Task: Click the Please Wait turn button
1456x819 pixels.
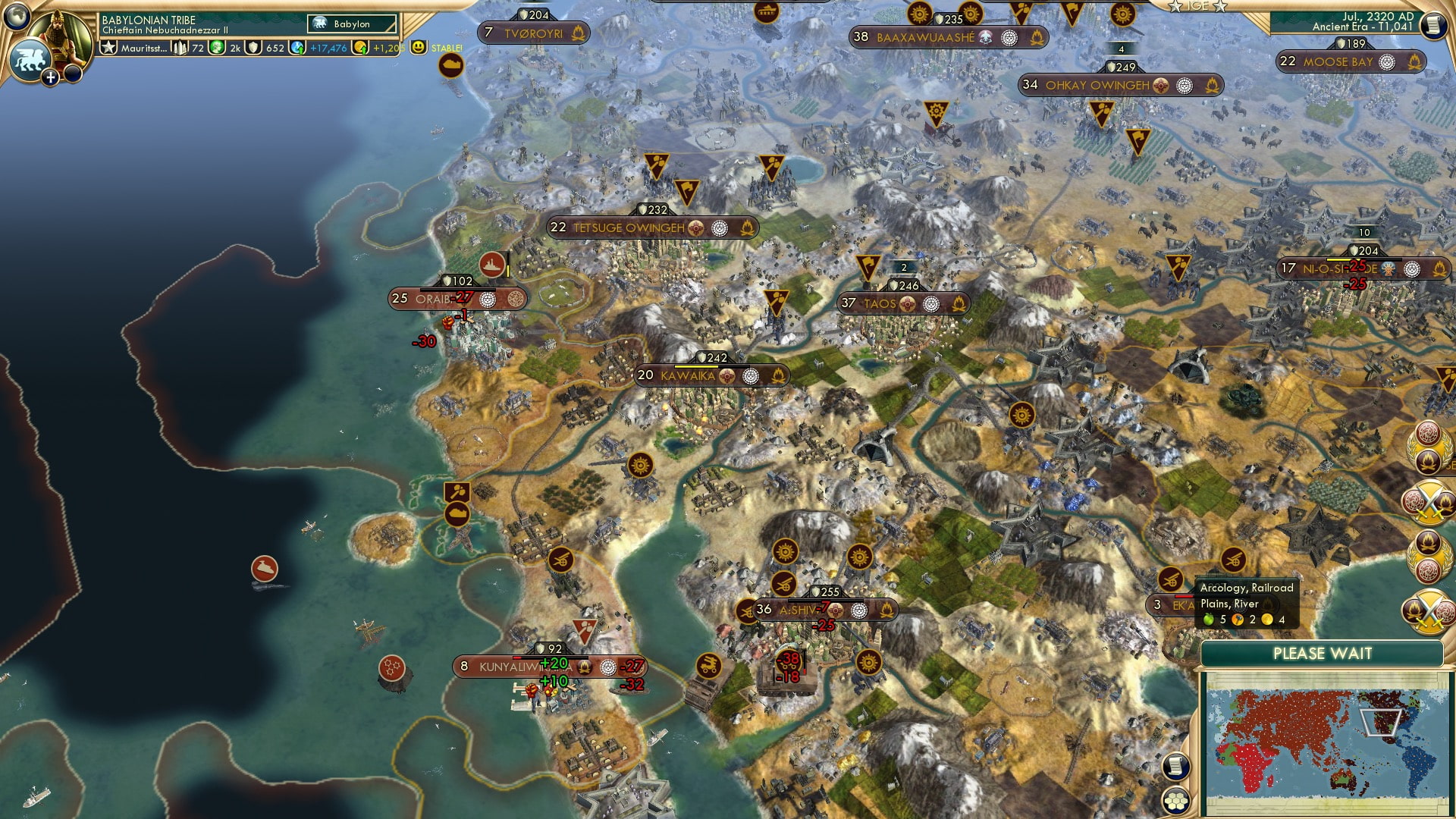Action: (1322, 654)
